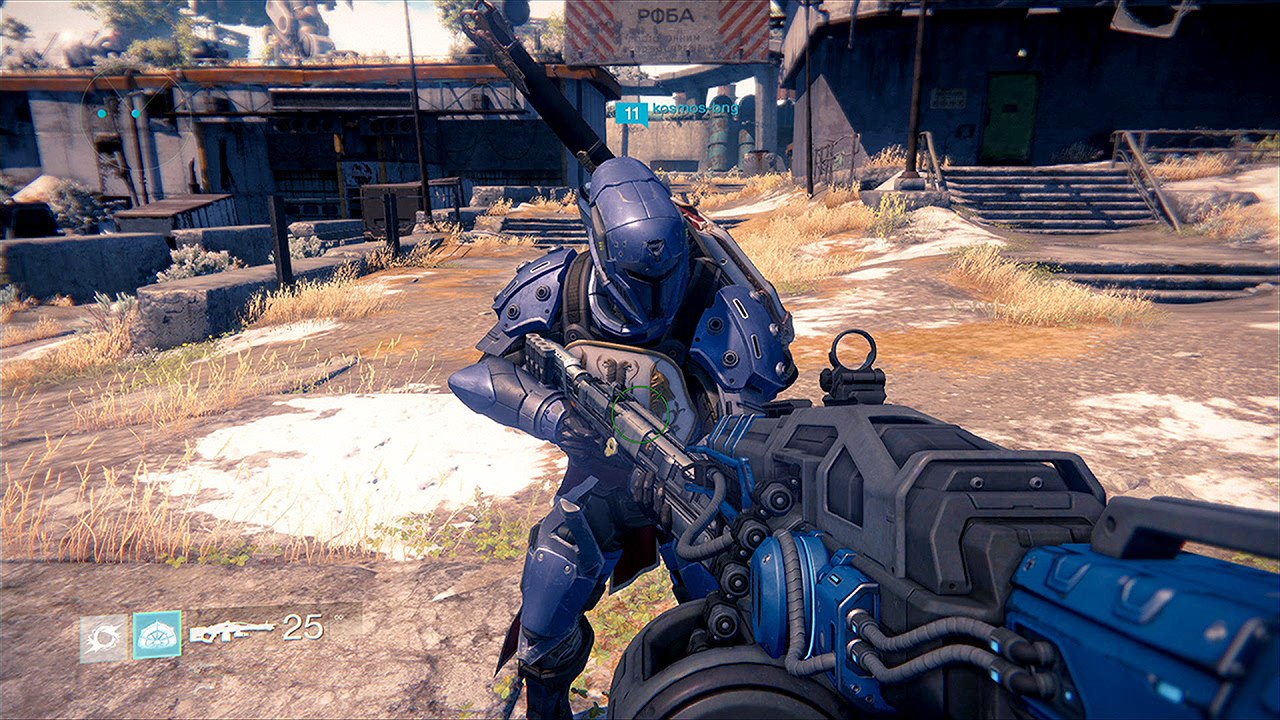Image resolution: width=1280 pixels, height=720 pixels.
Task: Select the kosmos-bng player name
Action: coord(695,108)
